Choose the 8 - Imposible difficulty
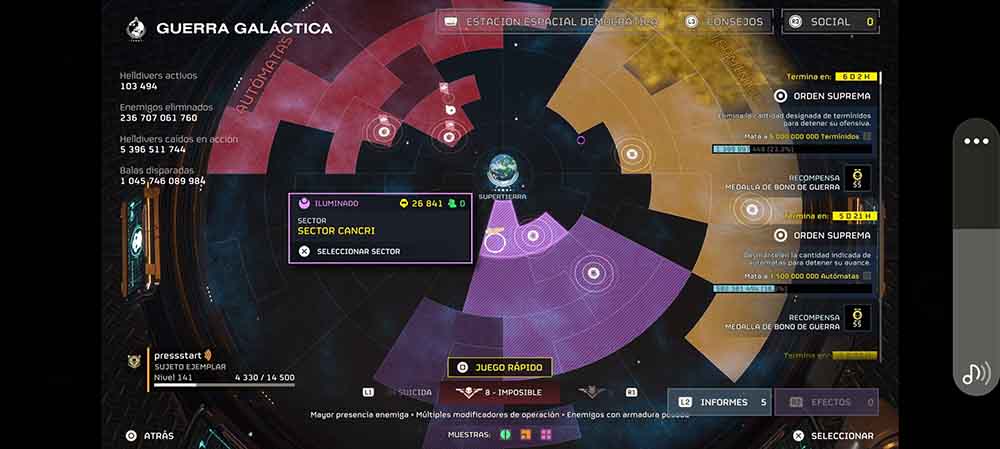This screenshot has width=1000, height=449. pos(498,392)
